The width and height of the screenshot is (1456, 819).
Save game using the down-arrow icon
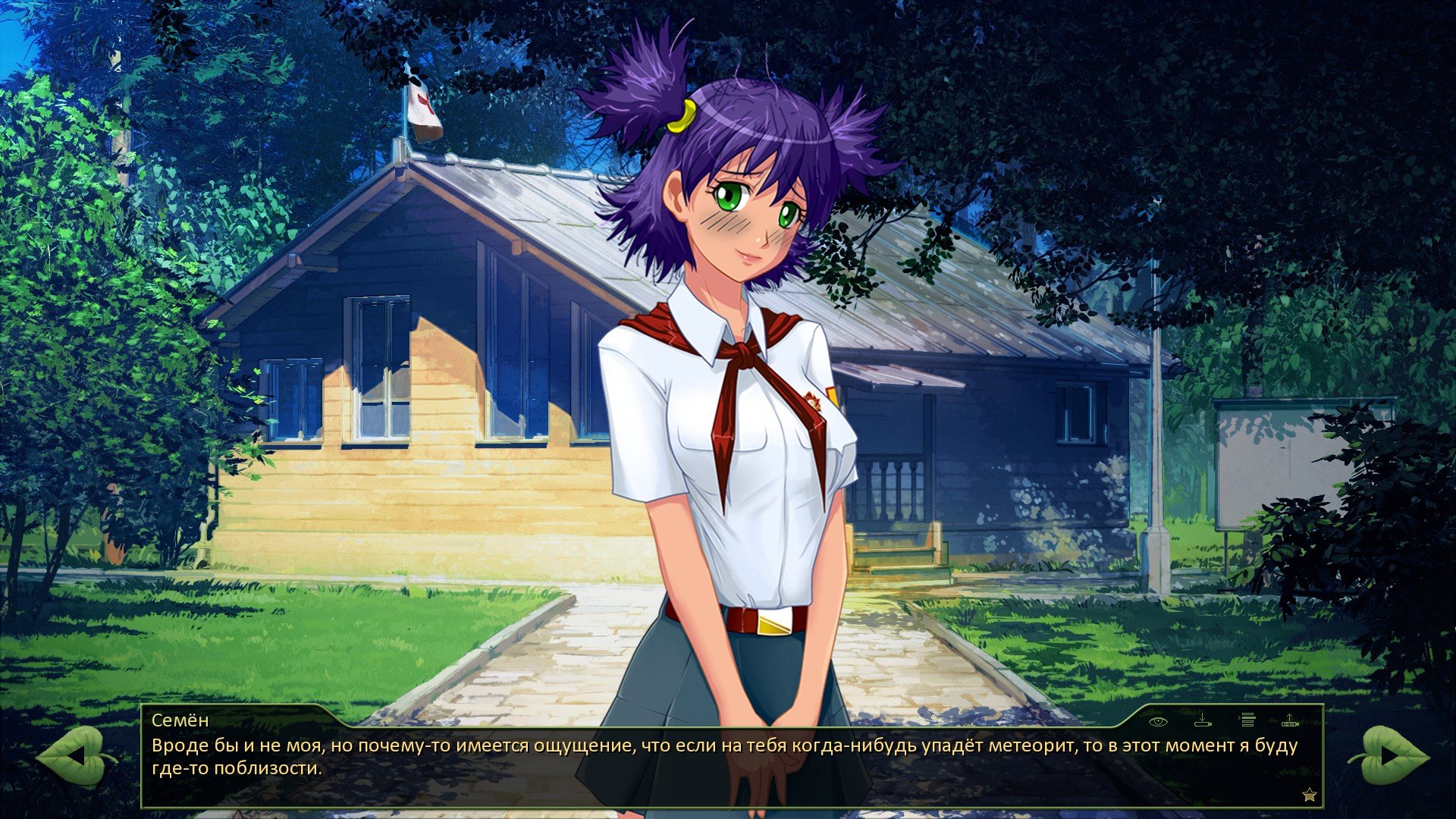(1203, 720)
